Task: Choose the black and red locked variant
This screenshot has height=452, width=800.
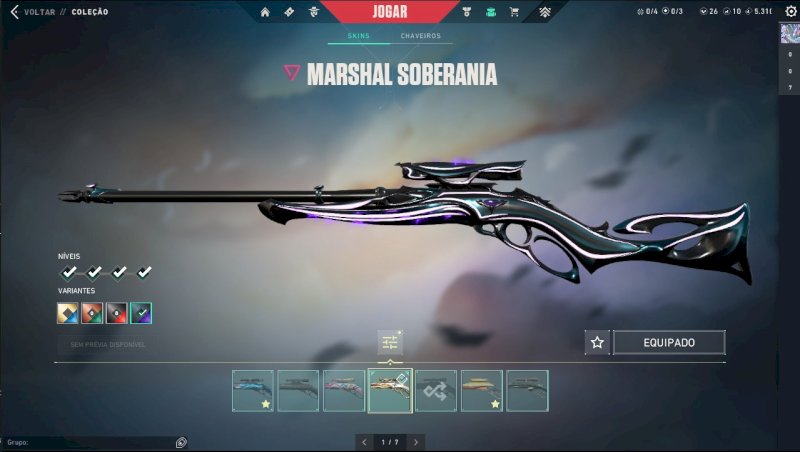Action: (117, 313)
